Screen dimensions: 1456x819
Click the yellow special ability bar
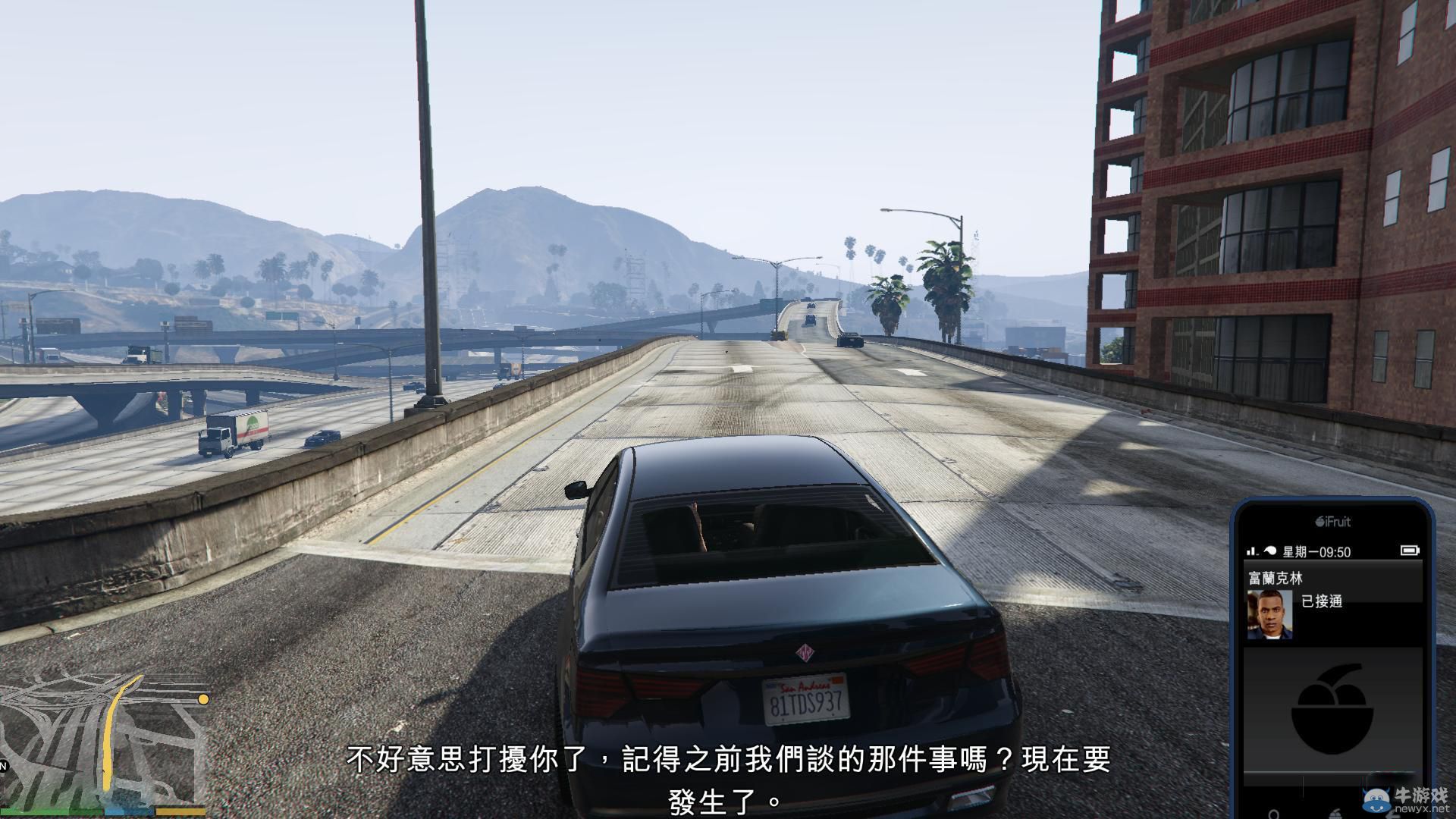pyautogui.click(x=180, y=812)
